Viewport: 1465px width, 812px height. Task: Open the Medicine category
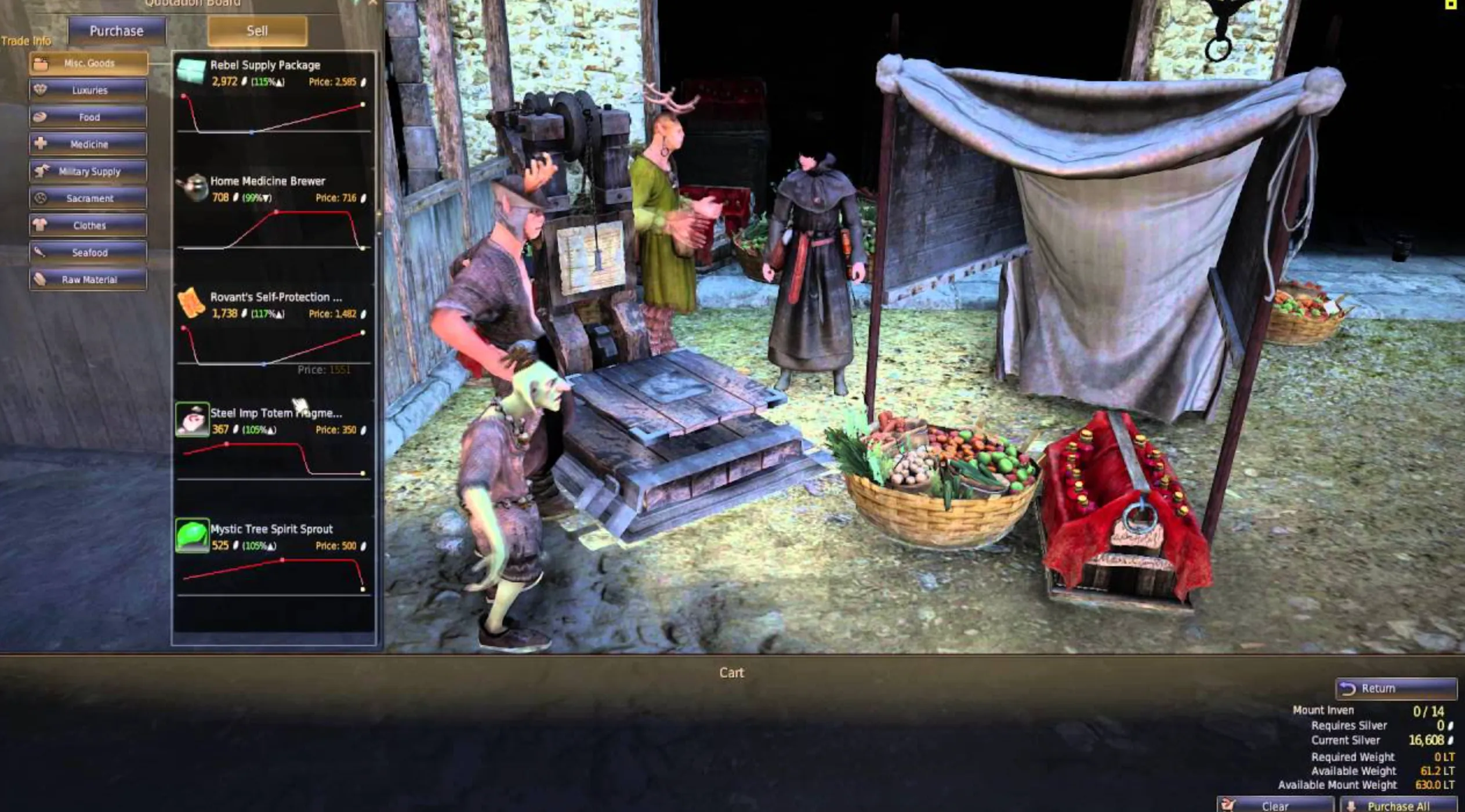[89, 144]
